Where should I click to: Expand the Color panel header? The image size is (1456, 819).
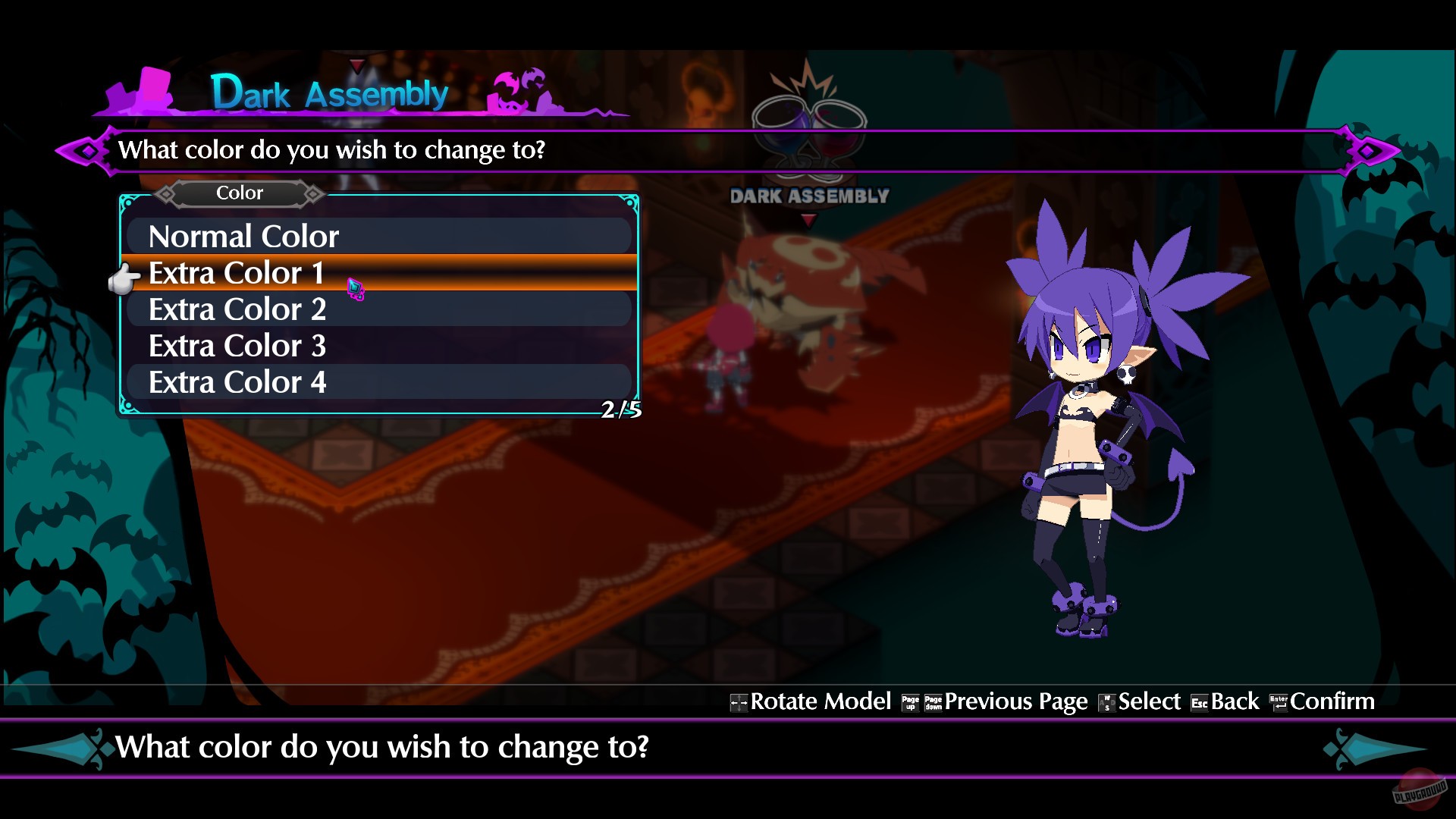(x=239, y=193)
